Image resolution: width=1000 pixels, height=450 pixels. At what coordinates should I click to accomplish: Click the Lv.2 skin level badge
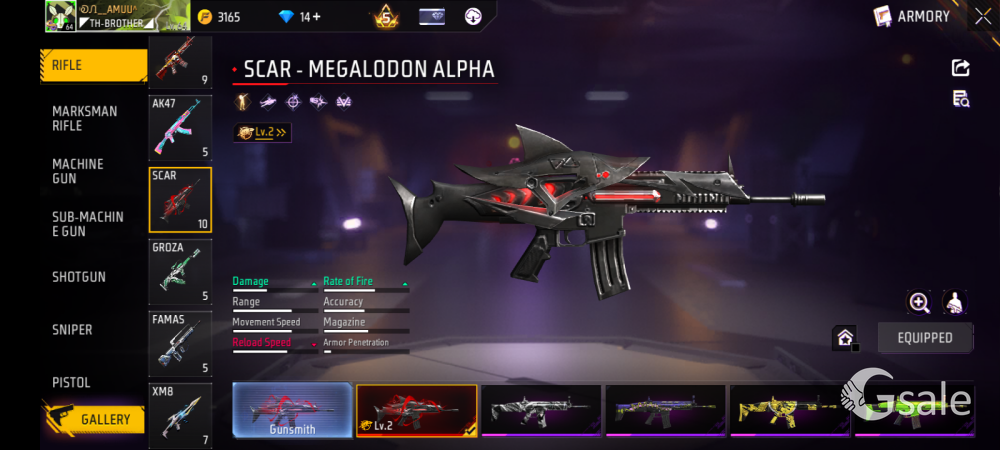point(262,132)
